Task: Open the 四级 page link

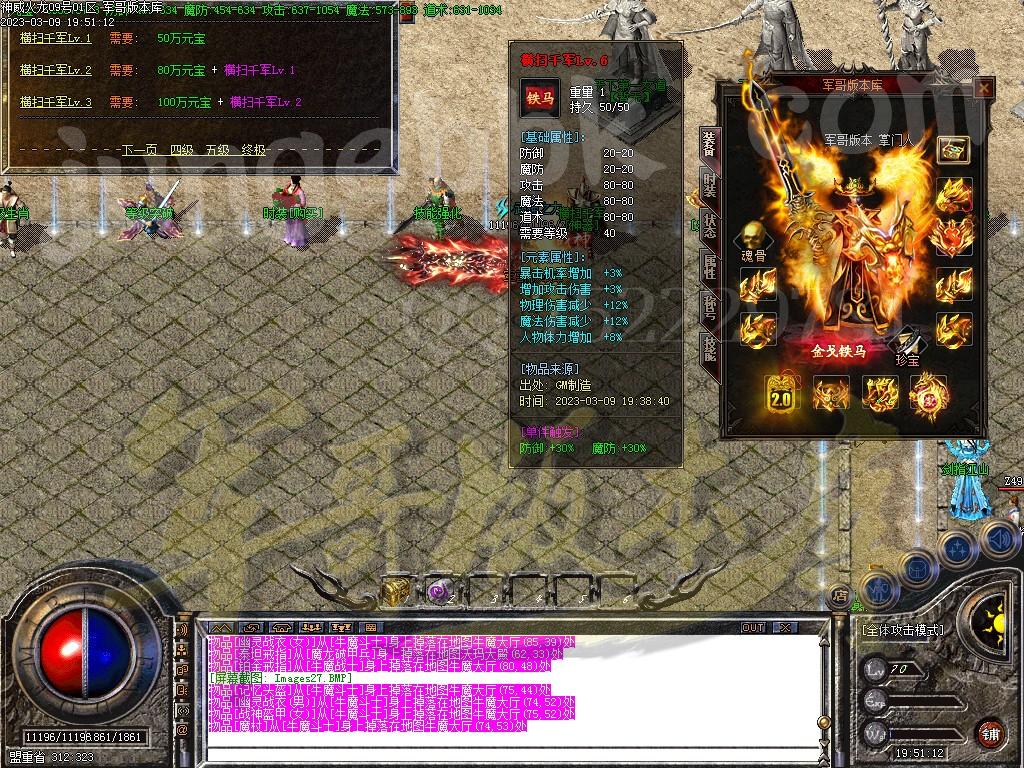Action: click(x=181, y=150)
